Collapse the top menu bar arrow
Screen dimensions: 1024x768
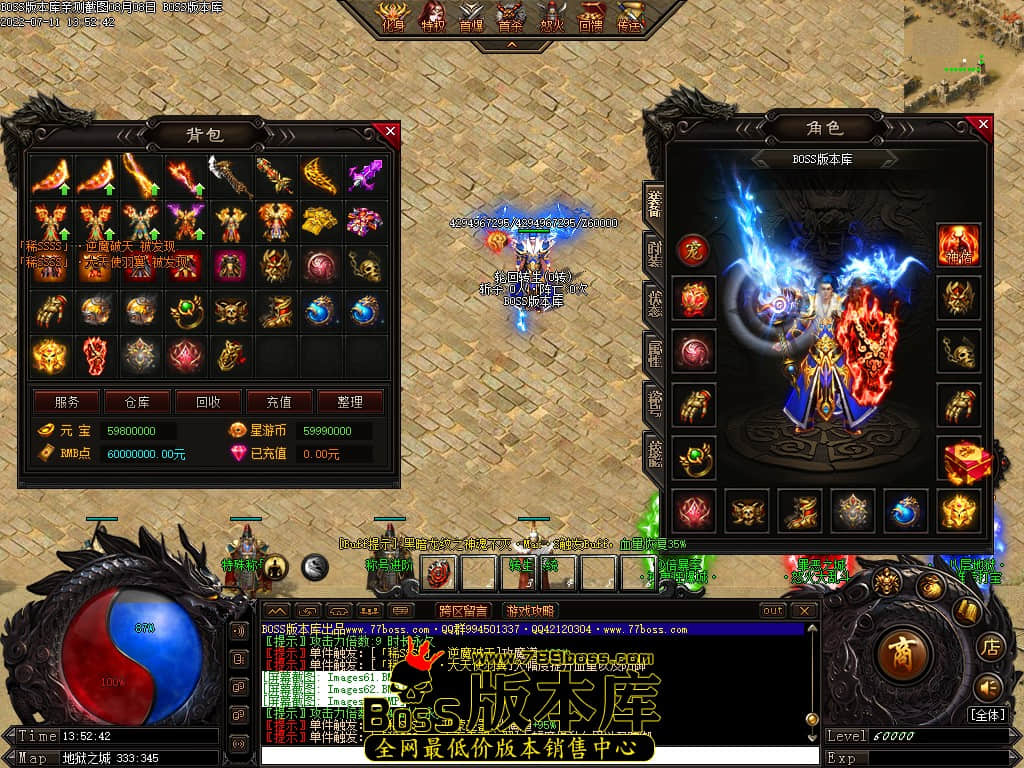[512, 44]
